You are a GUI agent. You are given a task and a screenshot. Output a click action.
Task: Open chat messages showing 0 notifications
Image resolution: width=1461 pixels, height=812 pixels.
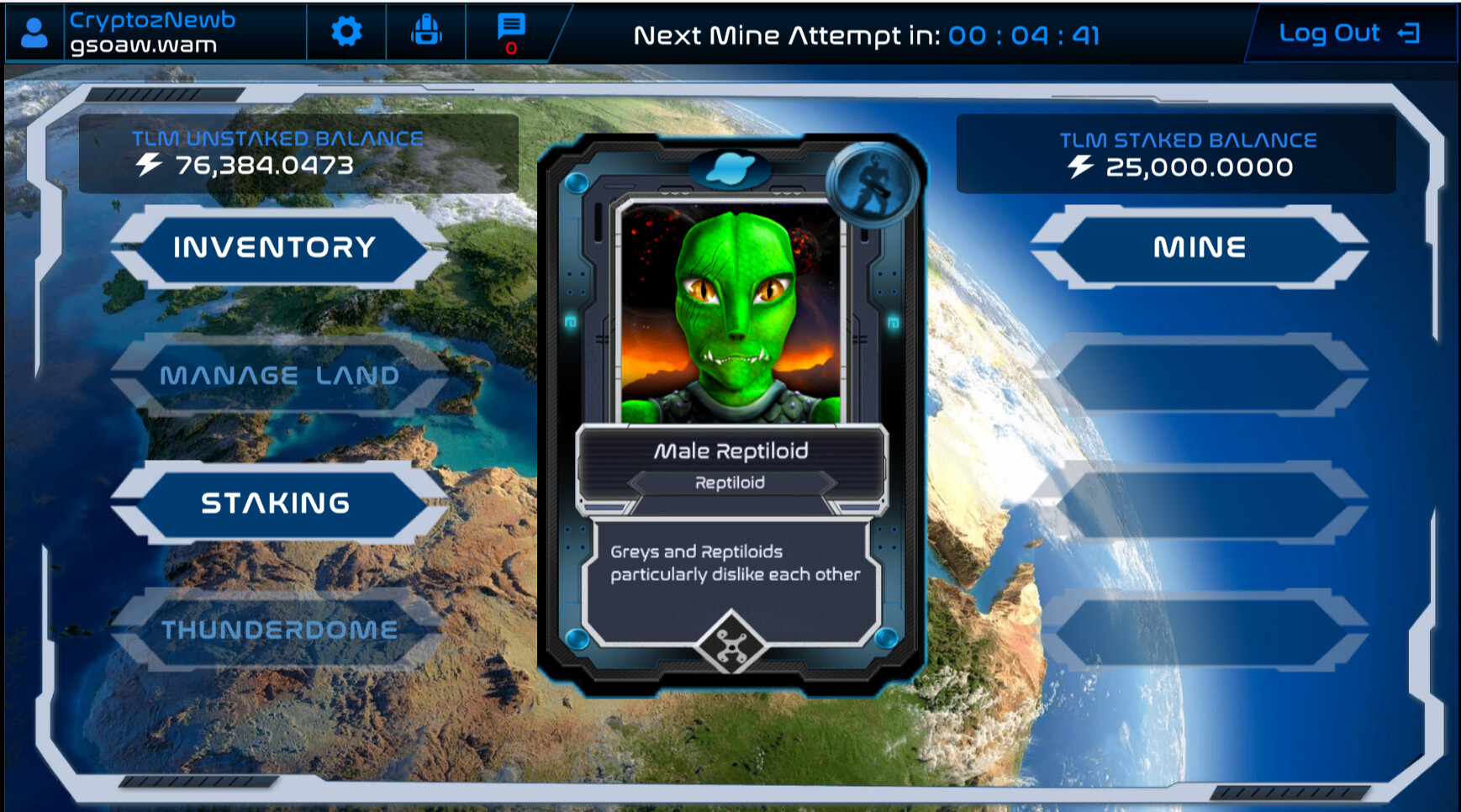[509, 30]
